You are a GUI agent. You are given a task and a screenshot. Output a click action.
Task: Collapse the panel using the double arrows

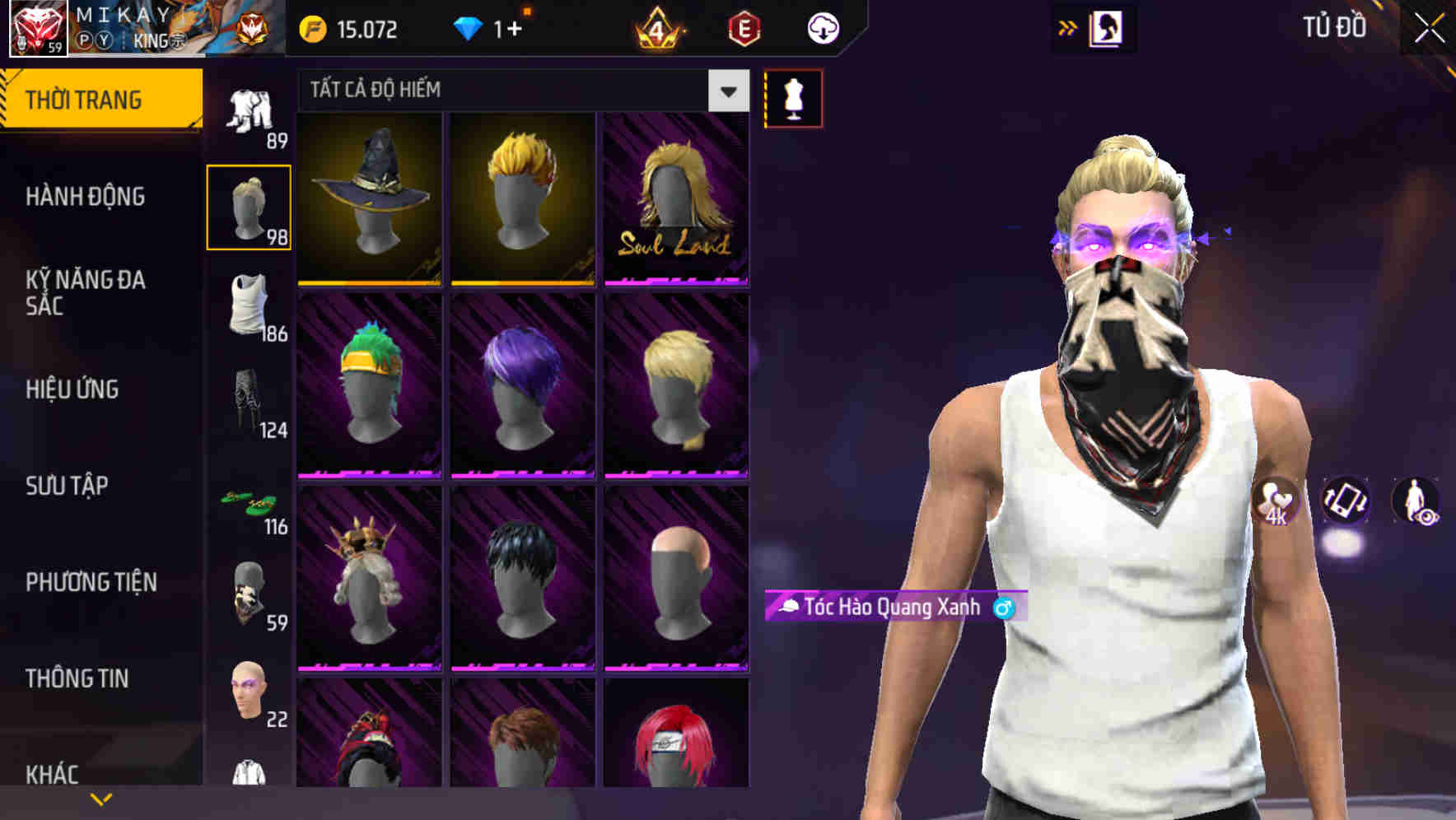coord(1066,27)
